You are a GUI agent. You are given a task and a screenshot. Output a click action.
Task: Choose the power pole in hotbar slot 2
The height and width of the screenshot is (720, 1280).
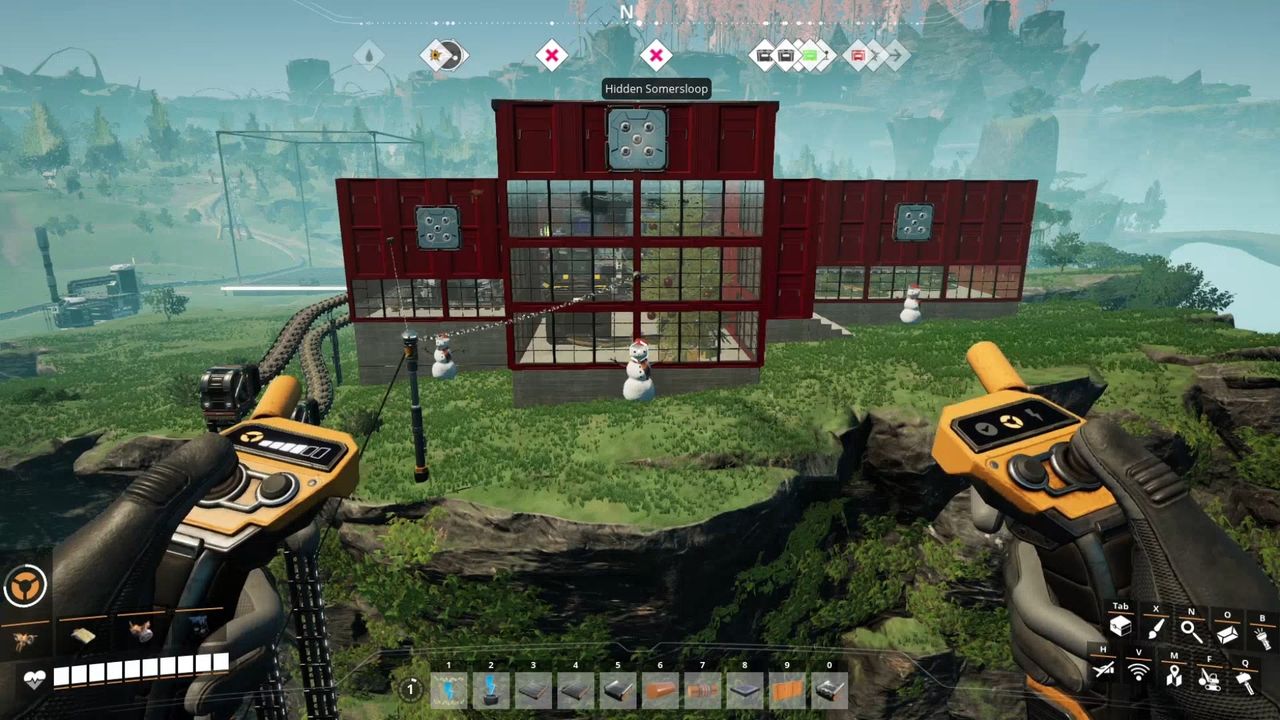(x=491, y=688)
